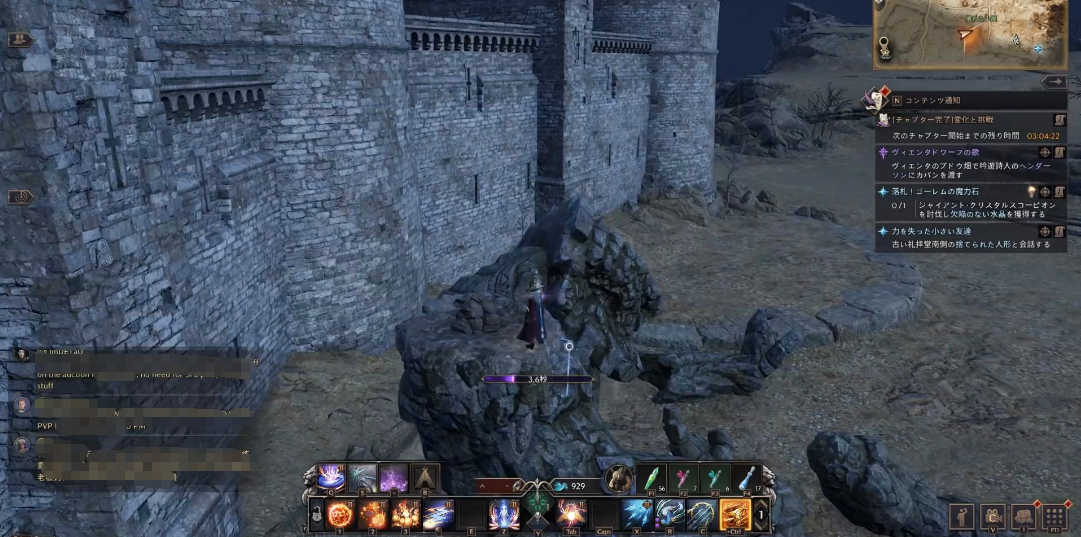This screenshot has width=1081, height=537.
Task: Click the bear companion portrait icon
Action: pyautogui.click(x=619, y=479)
